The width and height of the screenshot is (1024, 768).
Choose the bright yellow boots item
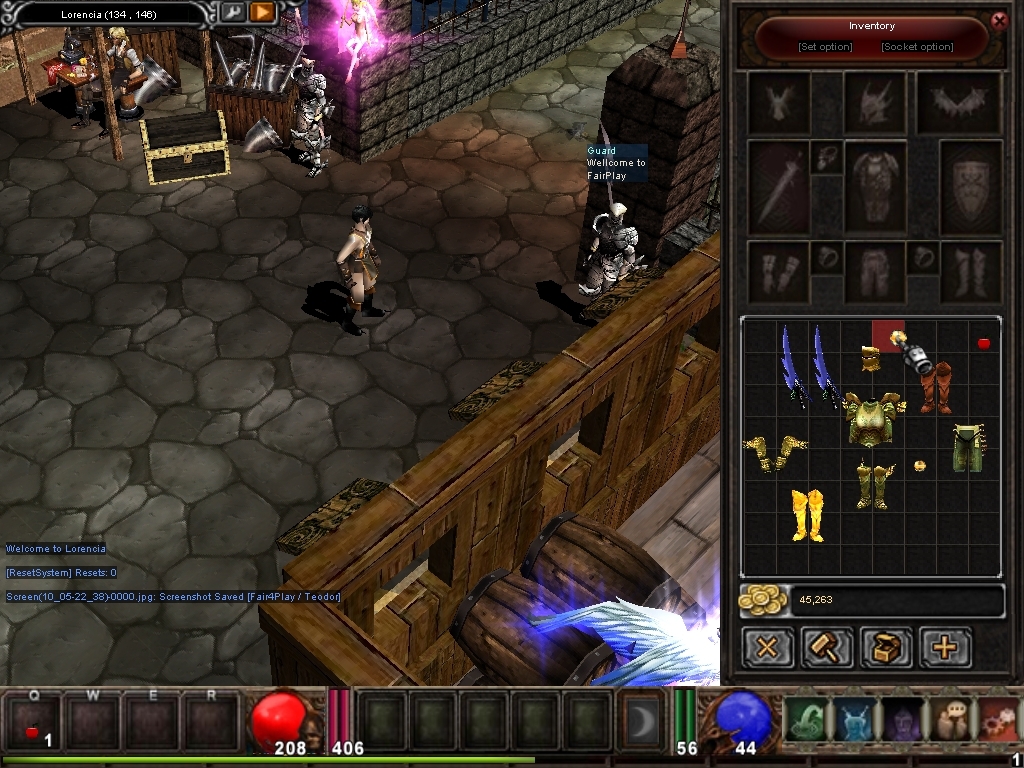806,514
